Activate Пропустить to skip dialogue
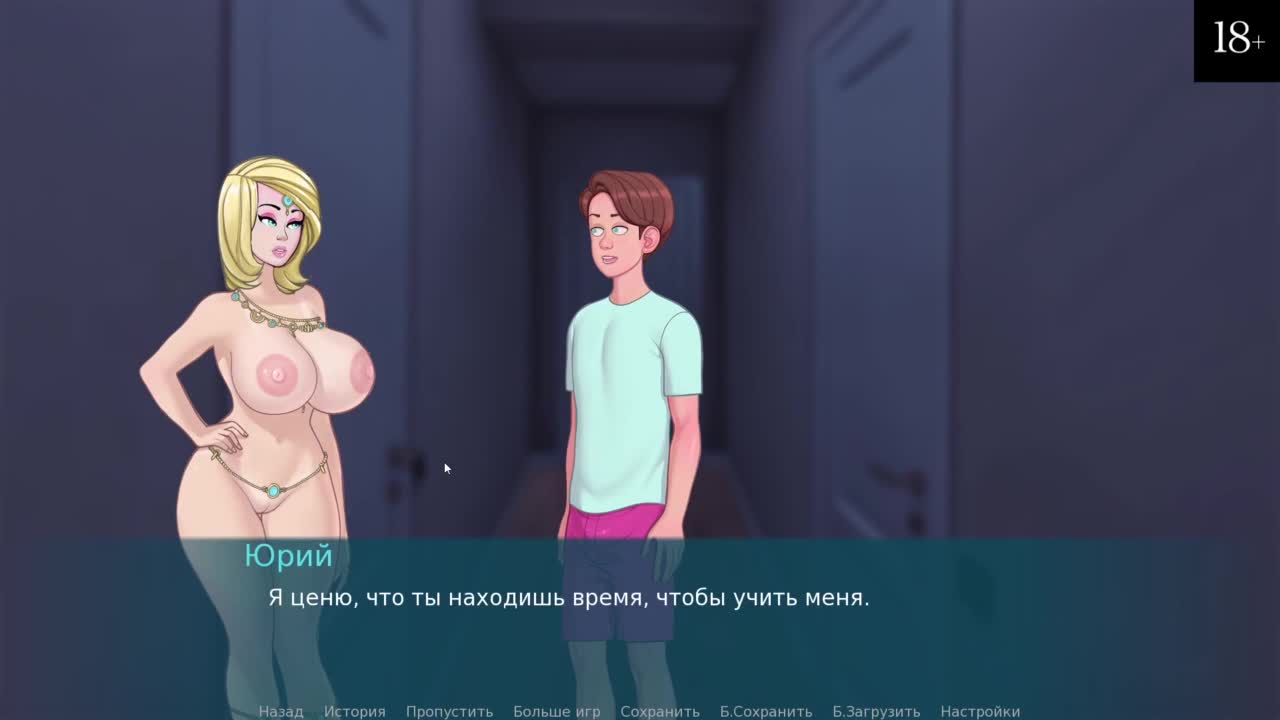Image resolution: width=1280 pixels, height=720 pixels. [x=449, y=711]
